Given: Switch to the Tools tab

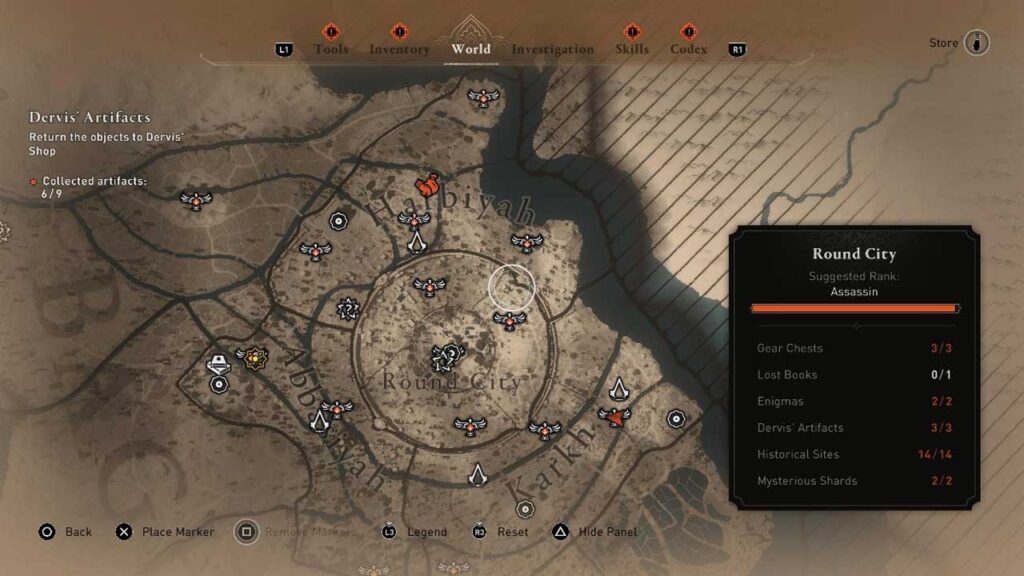Looking at the screenshot, I should (331, 49).
